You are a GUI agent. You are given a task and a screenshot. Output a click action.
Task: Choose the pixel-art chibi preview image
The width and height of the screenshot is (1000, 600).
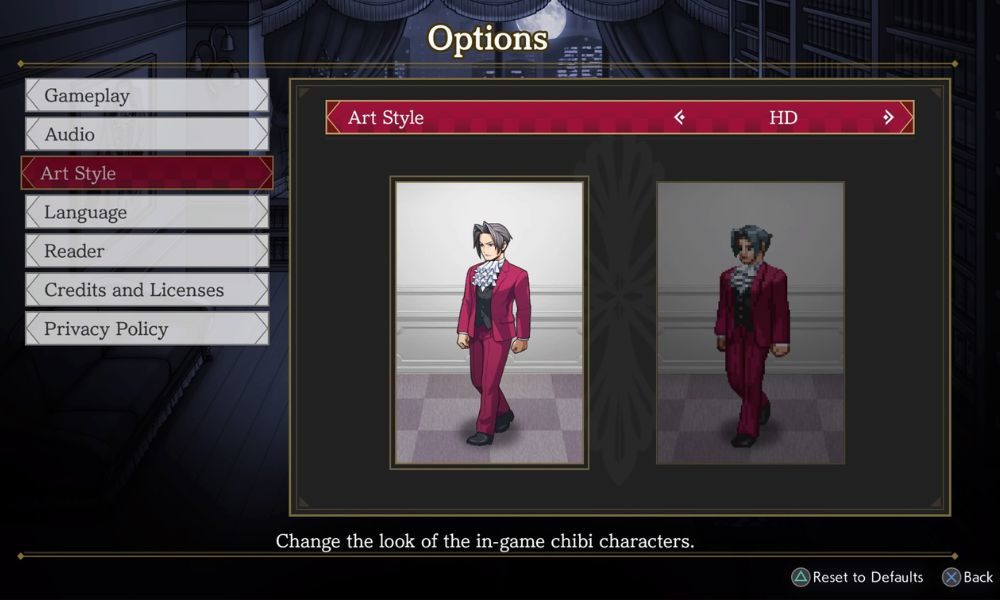tap(750, 322)
